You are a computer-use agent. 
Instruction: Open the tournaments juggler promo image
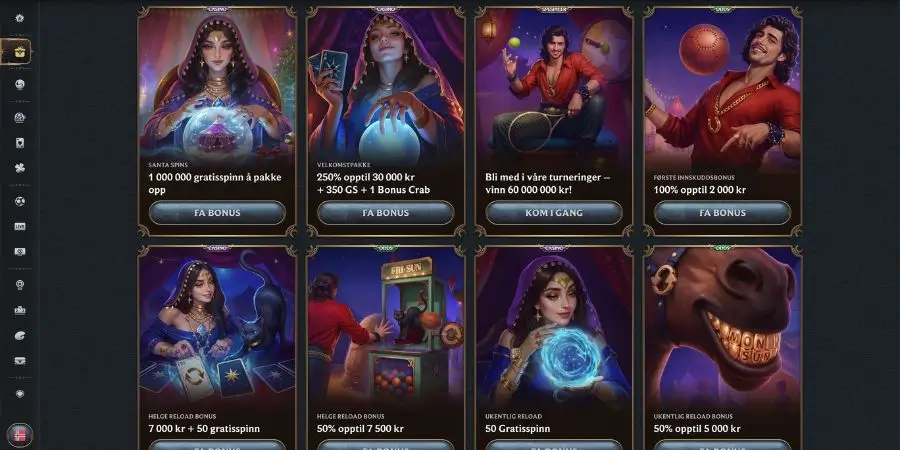pyautogui.click(x=553, y=85)
